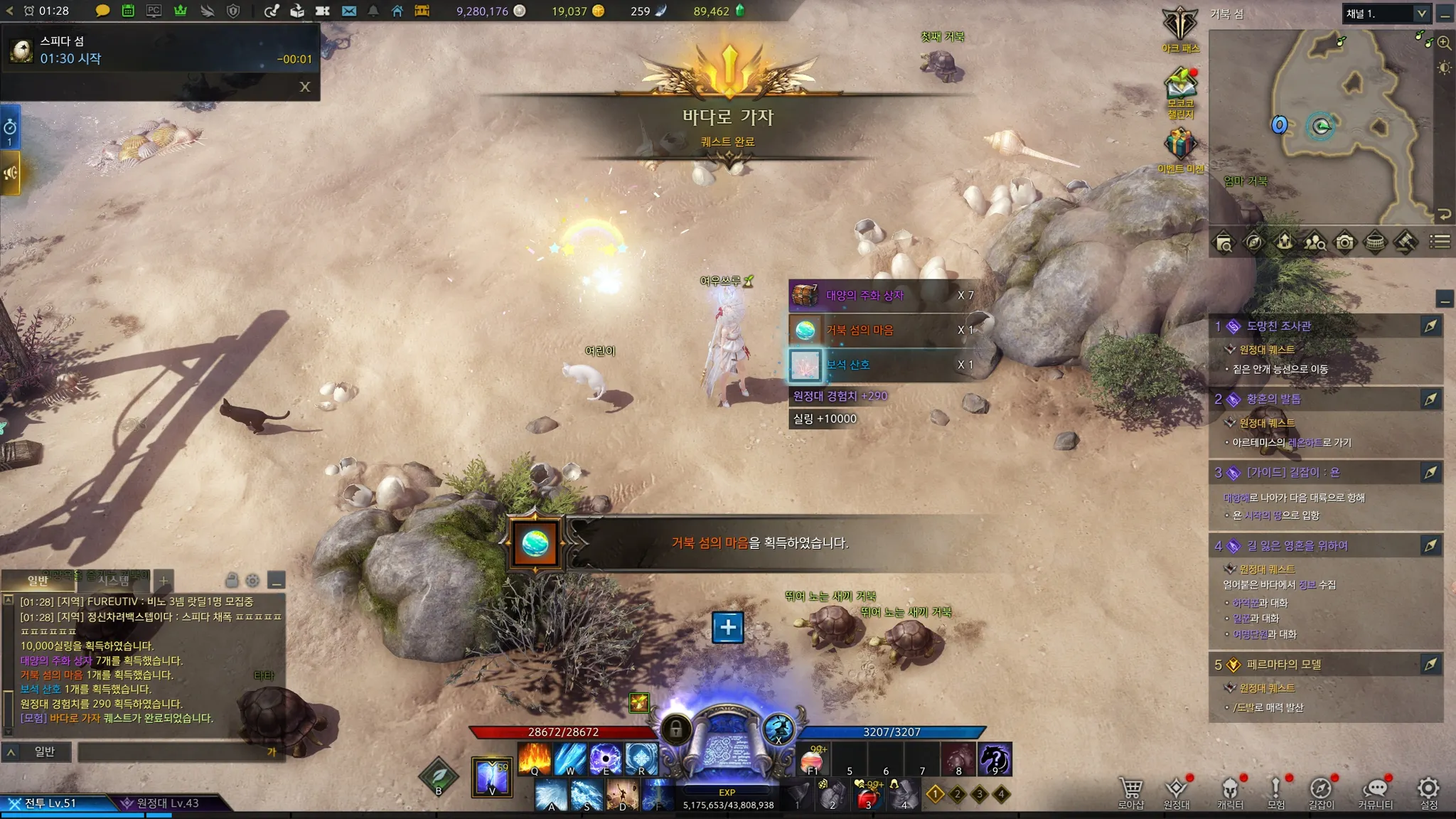Close the 스피다 섬 event notification
Viewport: 1456px width, 819px height.
(305, 87)
